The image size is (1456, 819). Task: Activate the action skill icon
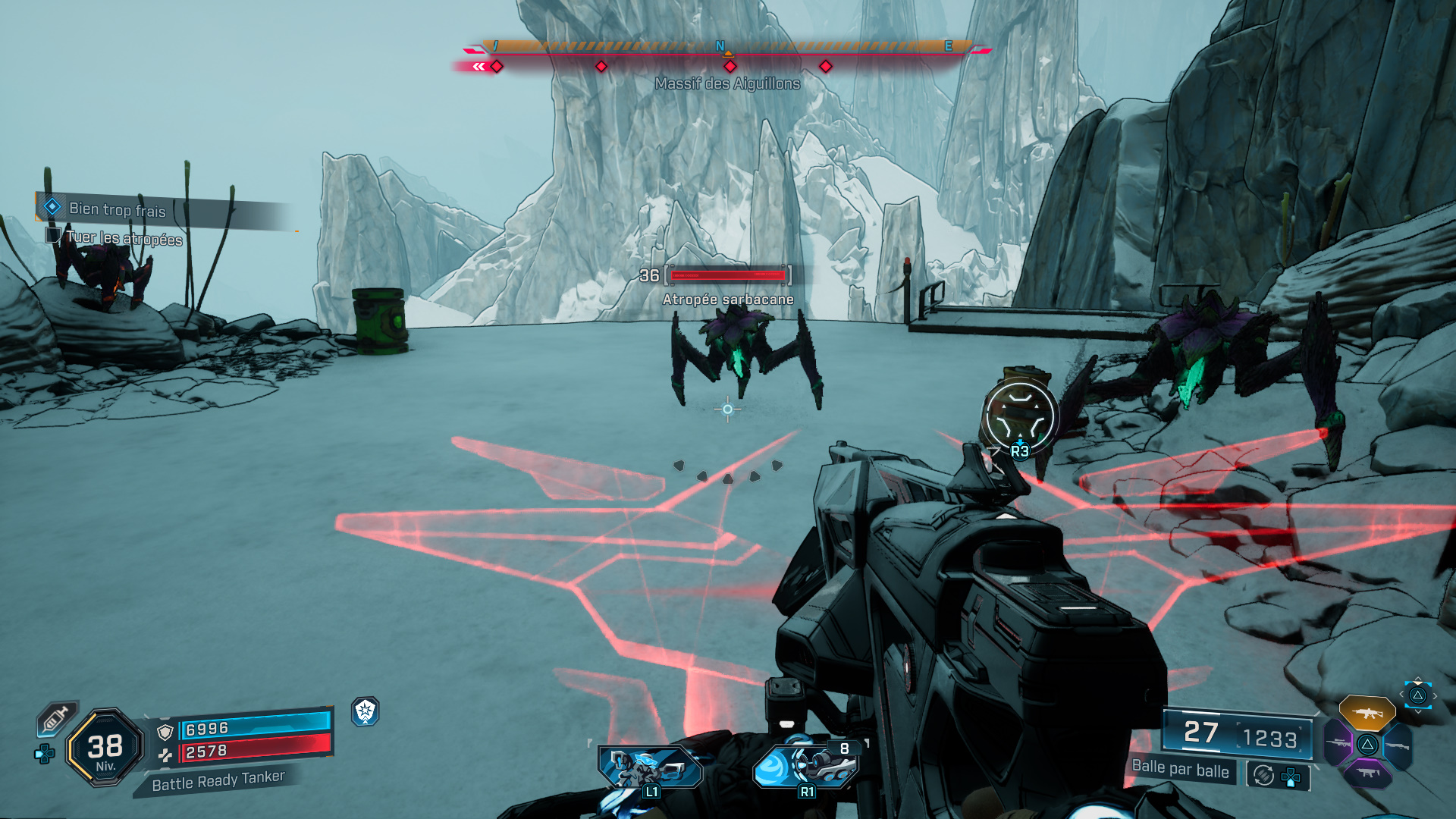tap(651, 767)
